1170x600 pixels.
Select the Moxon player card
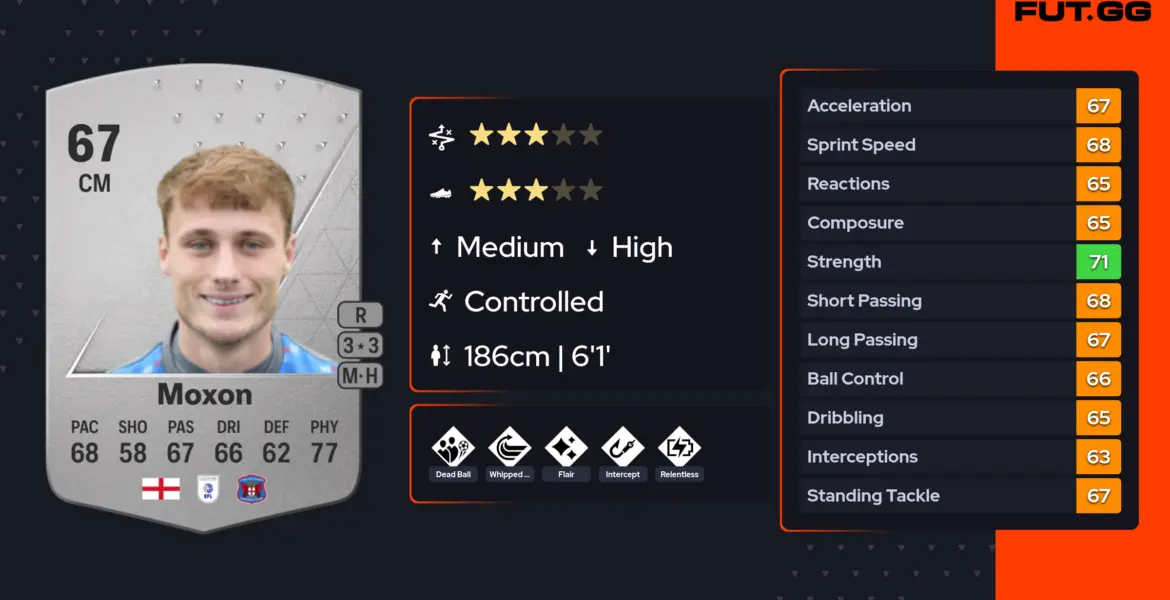click(203, 300)
